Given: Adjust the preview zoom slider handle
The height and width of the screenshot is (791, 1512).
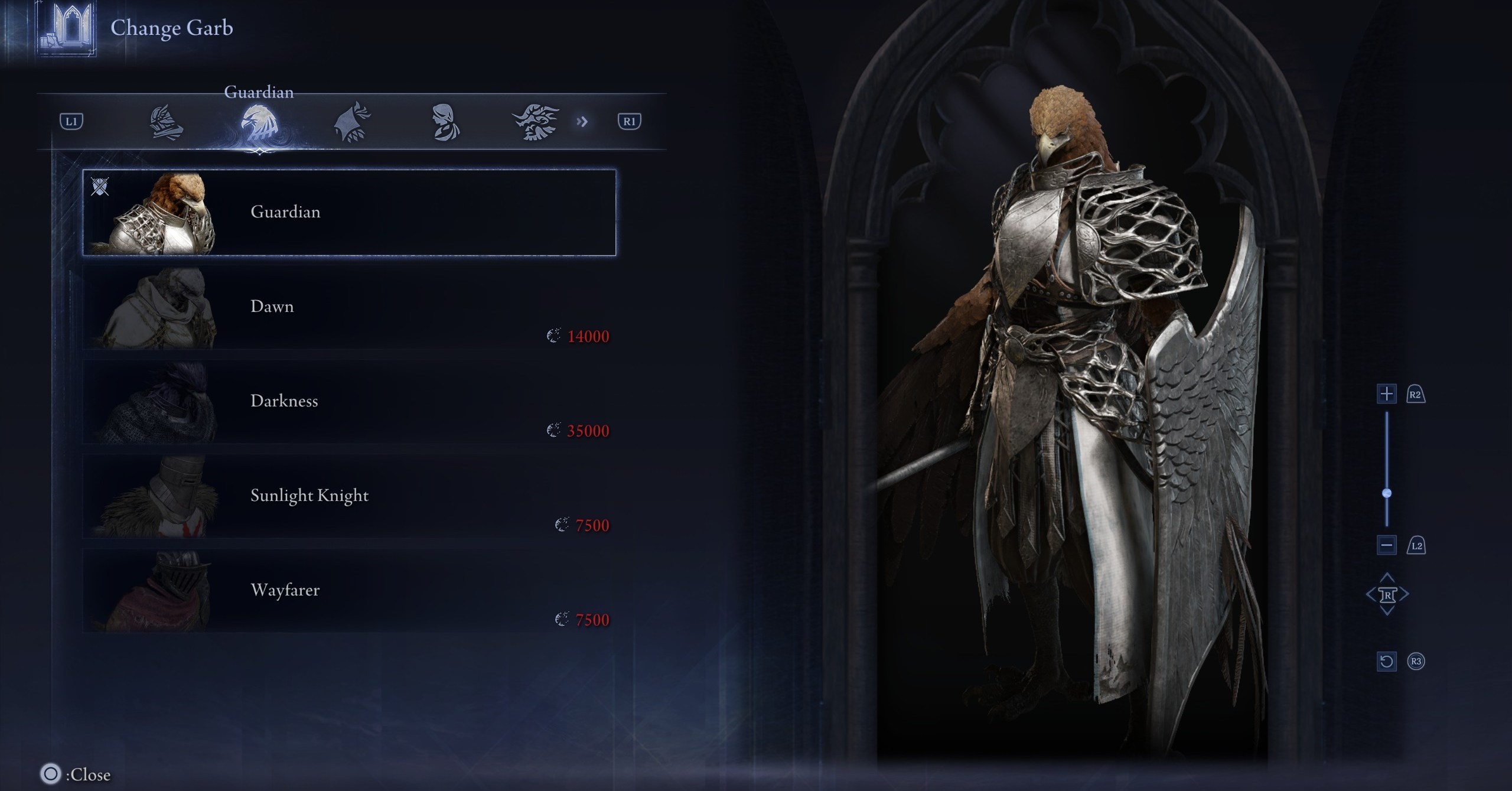Looking at the screenshot, I should pos(1387,493).
